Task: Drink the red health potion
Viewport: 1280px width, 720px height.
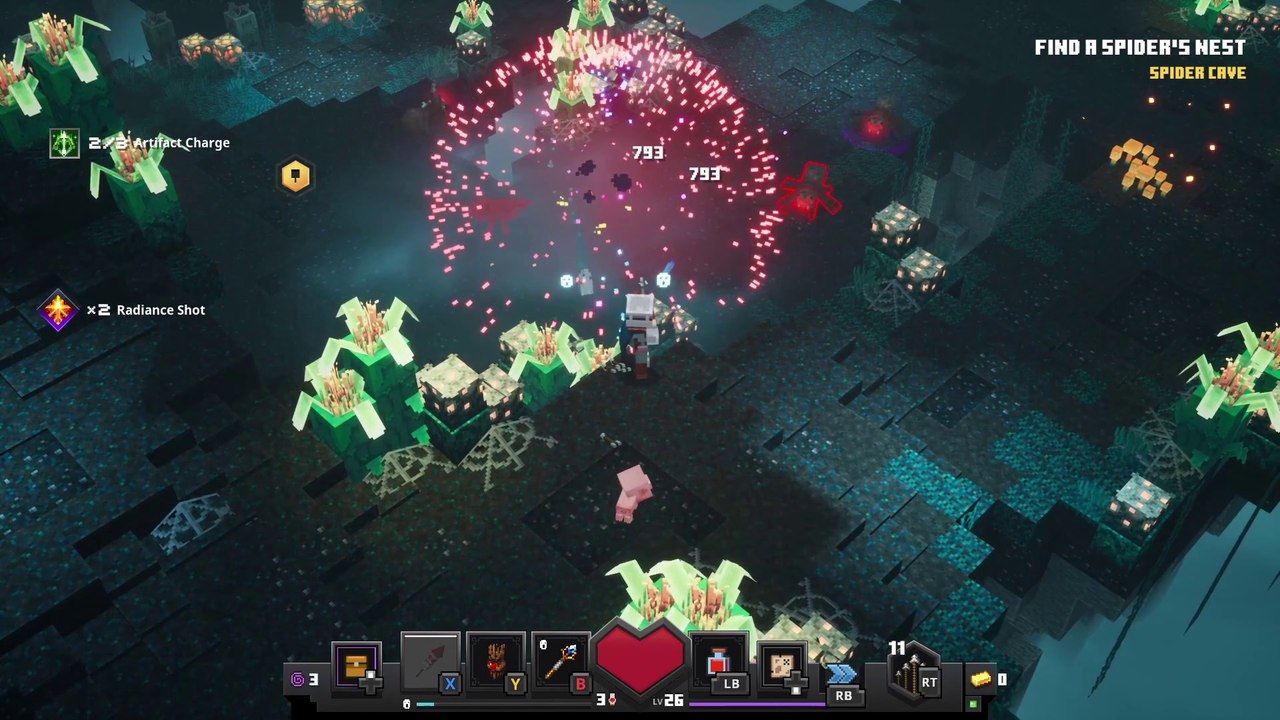Action: tap(719, 663)
